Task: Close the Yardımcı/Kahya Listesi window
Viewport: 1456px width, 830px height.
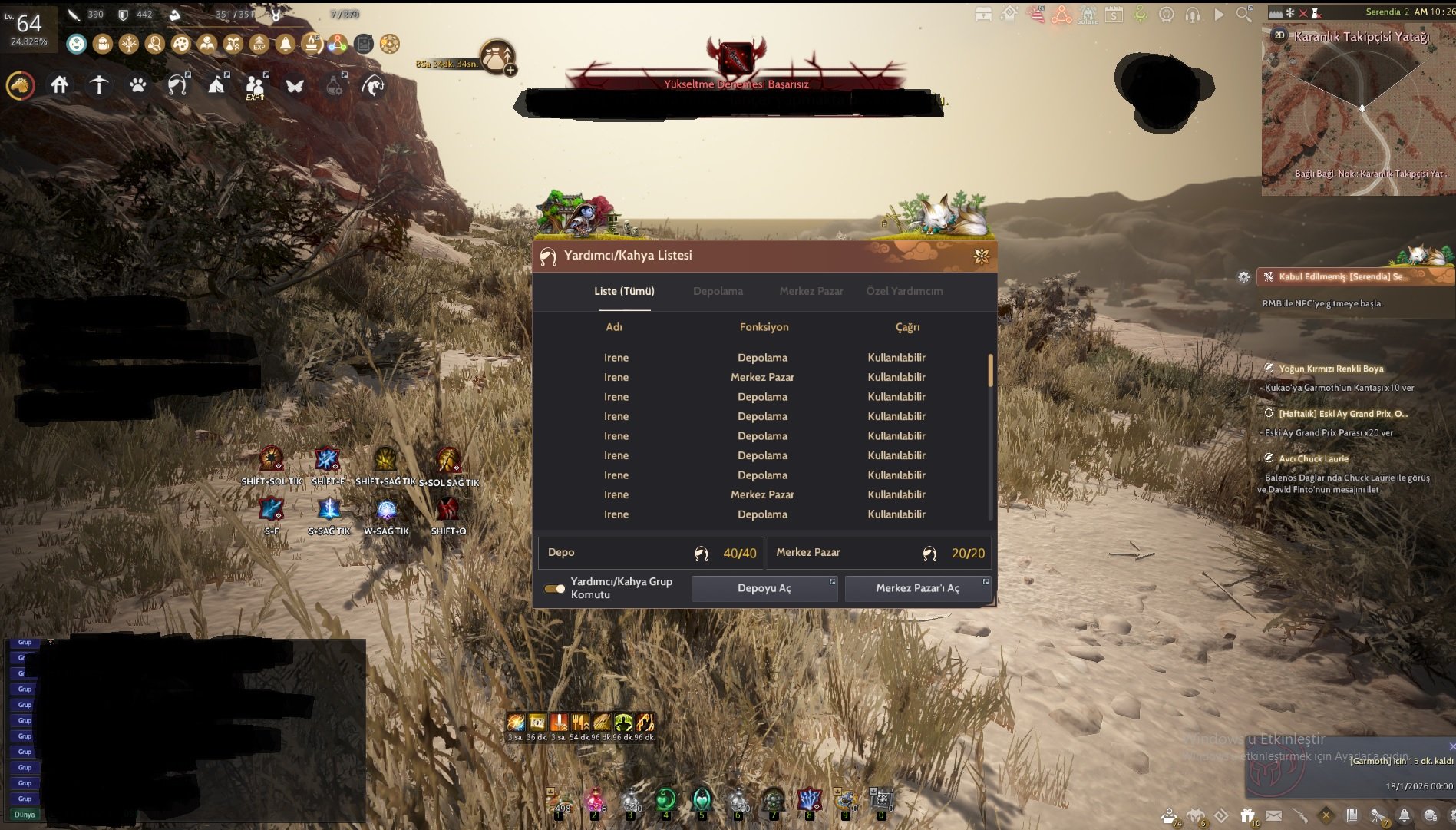Action: click(981, 256)
